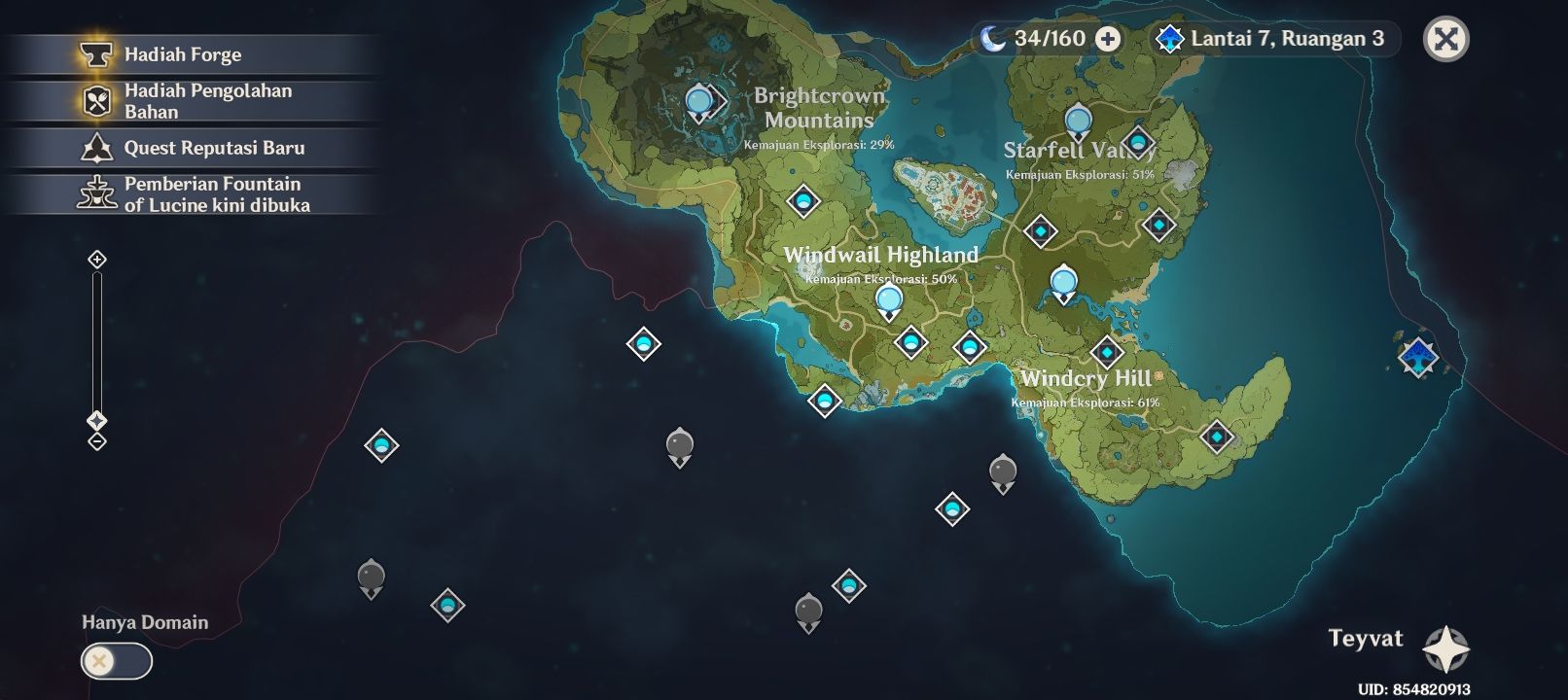This screenshot has width=1568, height=700.
Task: Open the blue domain marker on the far eastern island
Action: click(x=1418, y=358)
